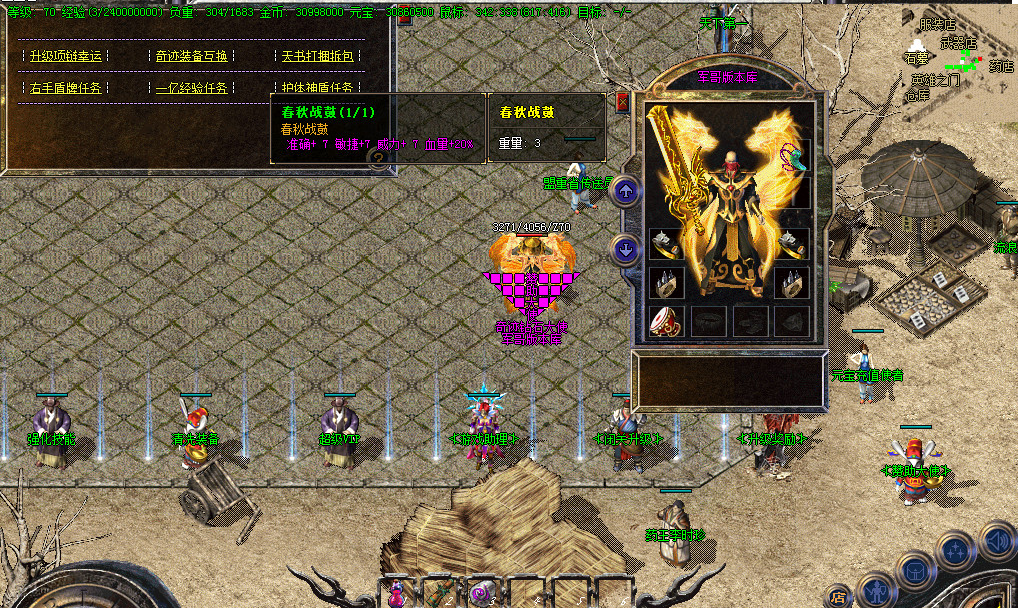
Task: Select the 奇迹装备互换 option
Action: (192, 56)
